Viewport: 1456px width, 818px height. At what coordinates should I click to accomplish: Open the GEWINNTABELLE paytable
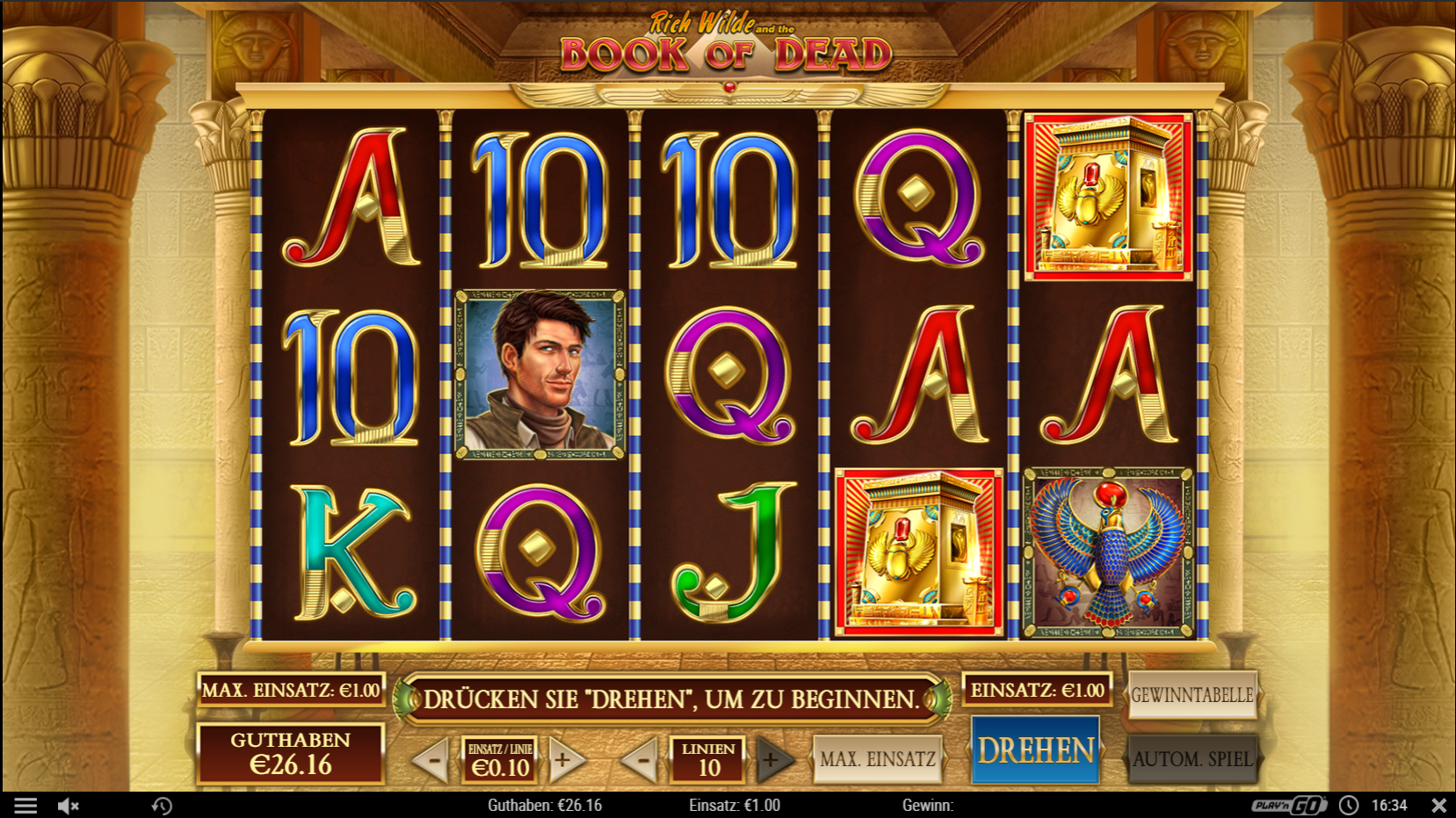point(1192,695)
